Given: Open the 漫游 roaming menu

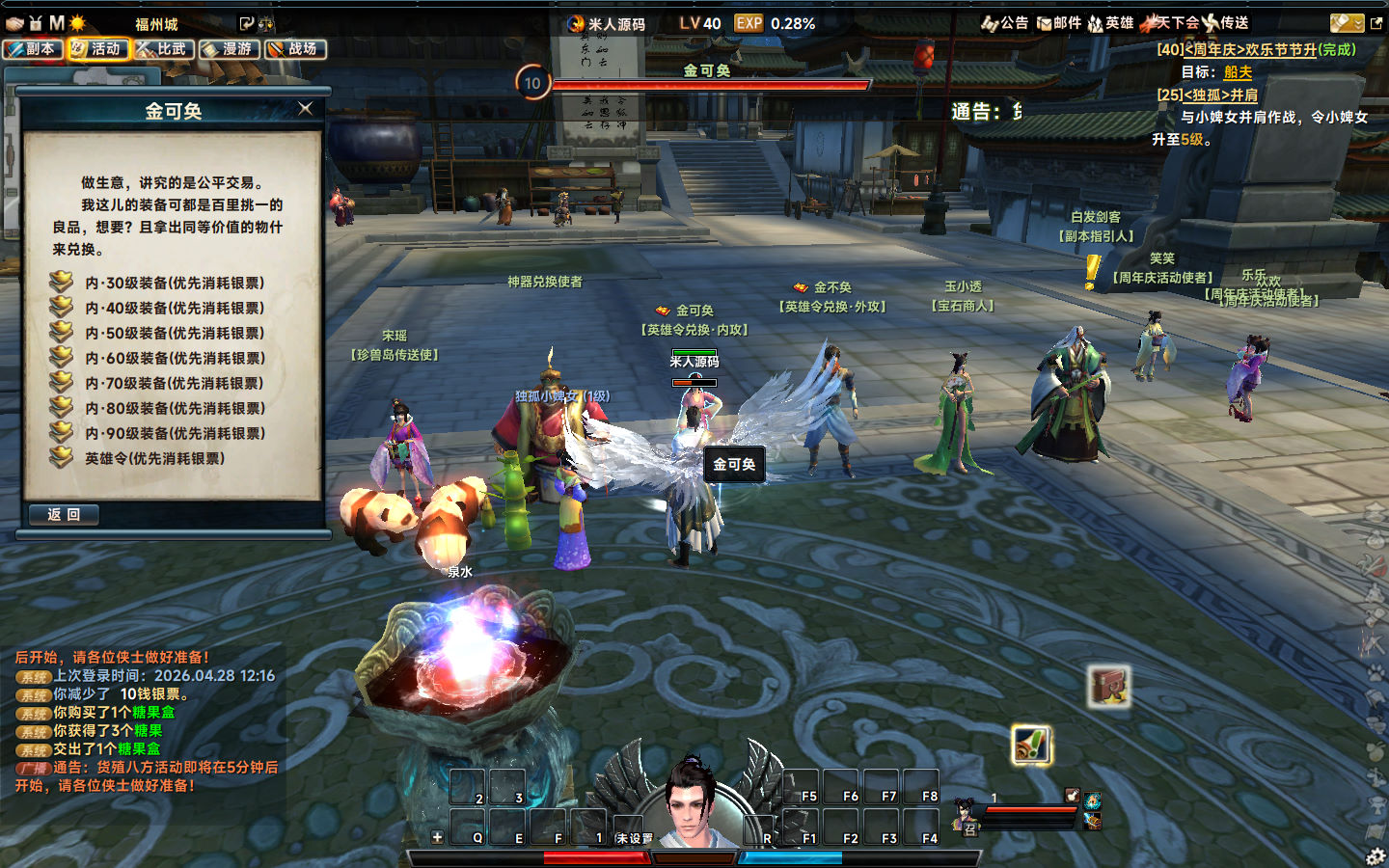Looking at the screenshot, I should [230, 48].
